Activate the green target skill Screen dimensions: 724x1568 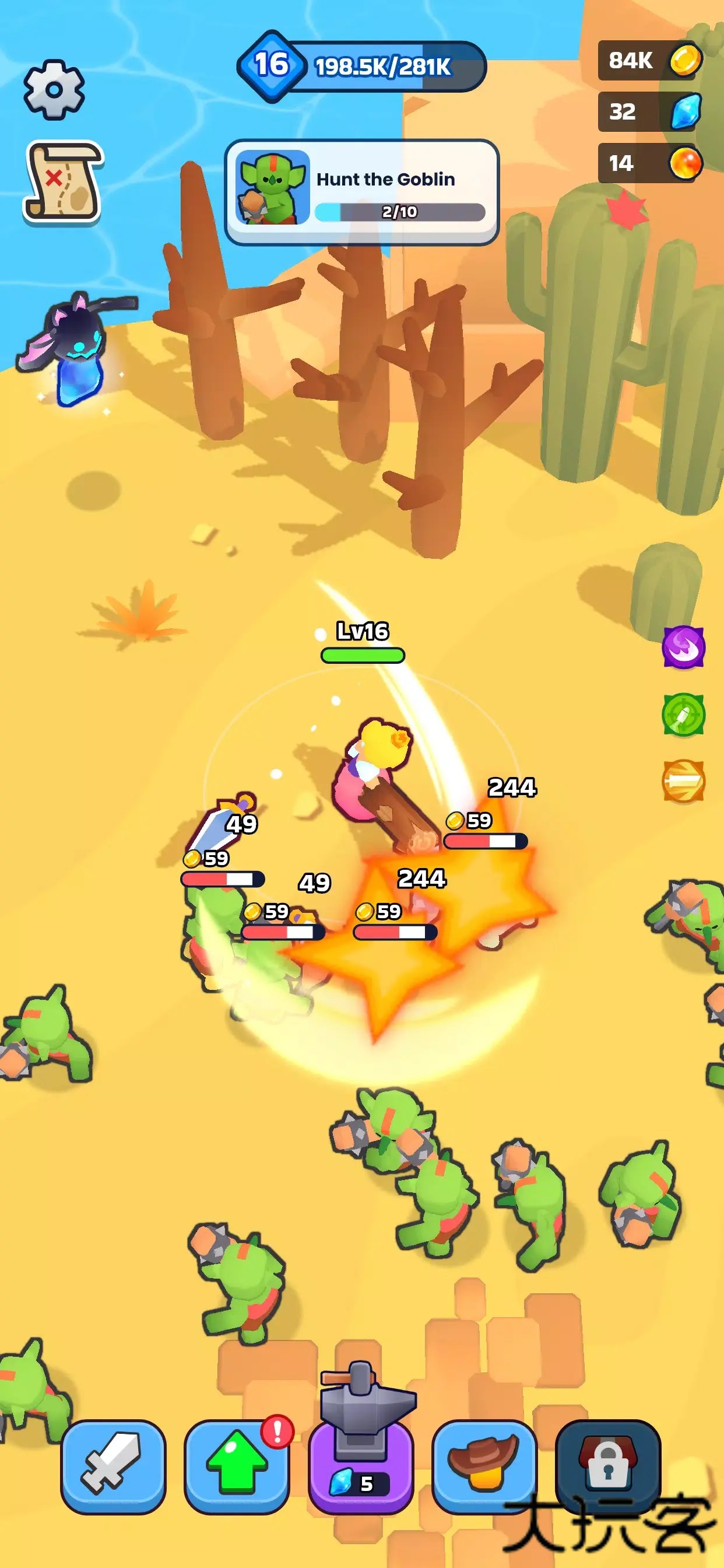[x=683, y=715]
